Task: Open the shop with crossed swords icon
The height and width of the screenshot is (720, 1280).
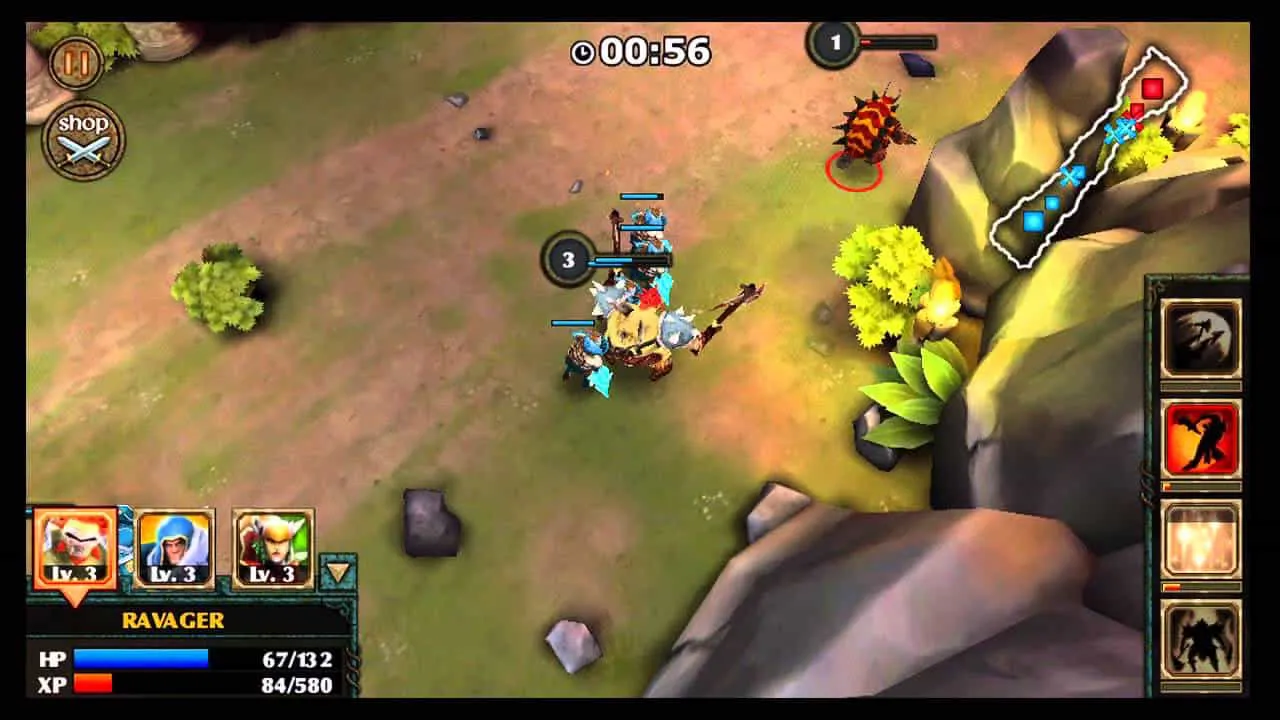Action: [x=84, y=138]
